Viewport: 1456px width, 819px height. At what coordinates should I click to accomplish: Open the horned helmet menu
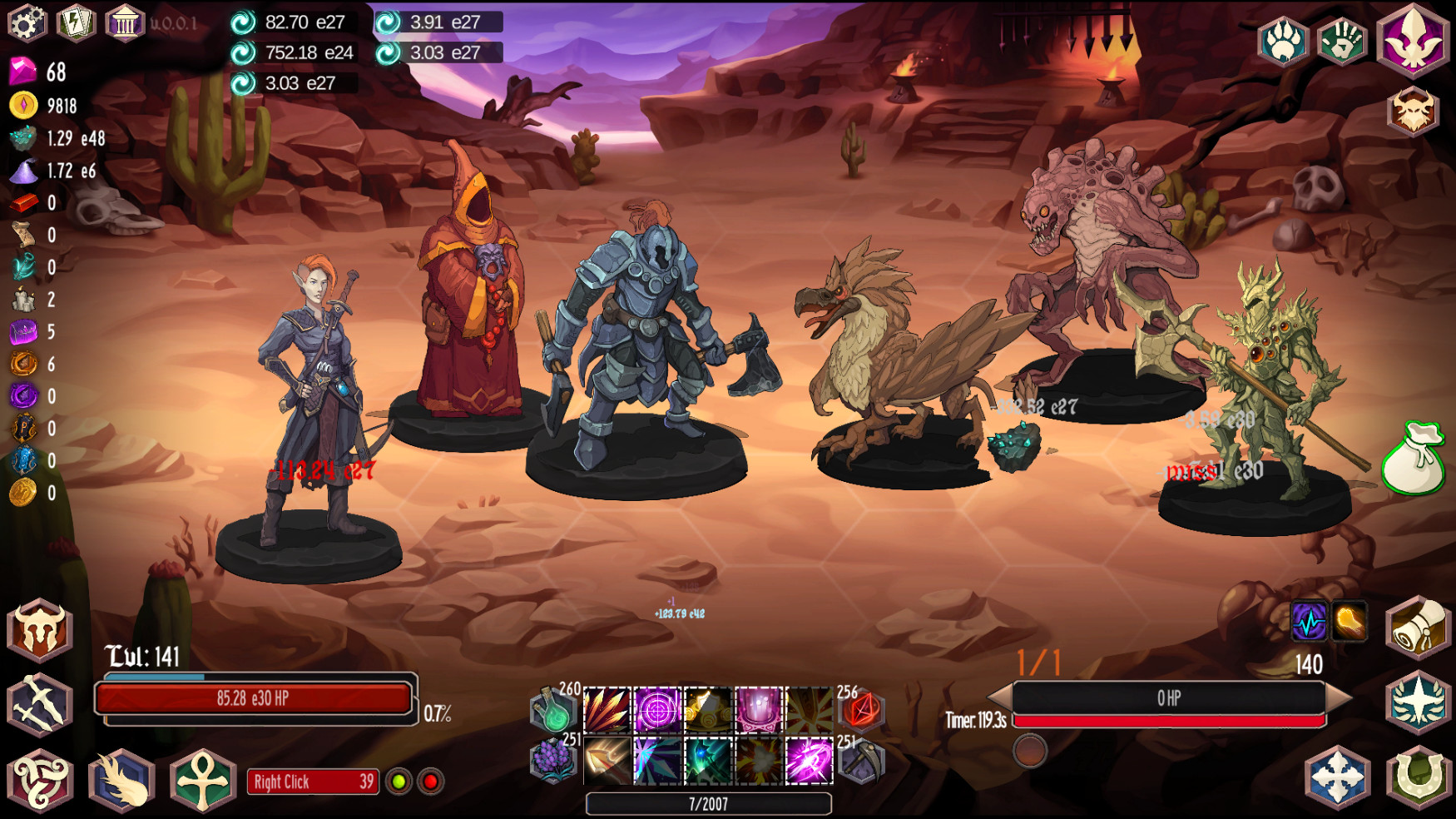39,630
